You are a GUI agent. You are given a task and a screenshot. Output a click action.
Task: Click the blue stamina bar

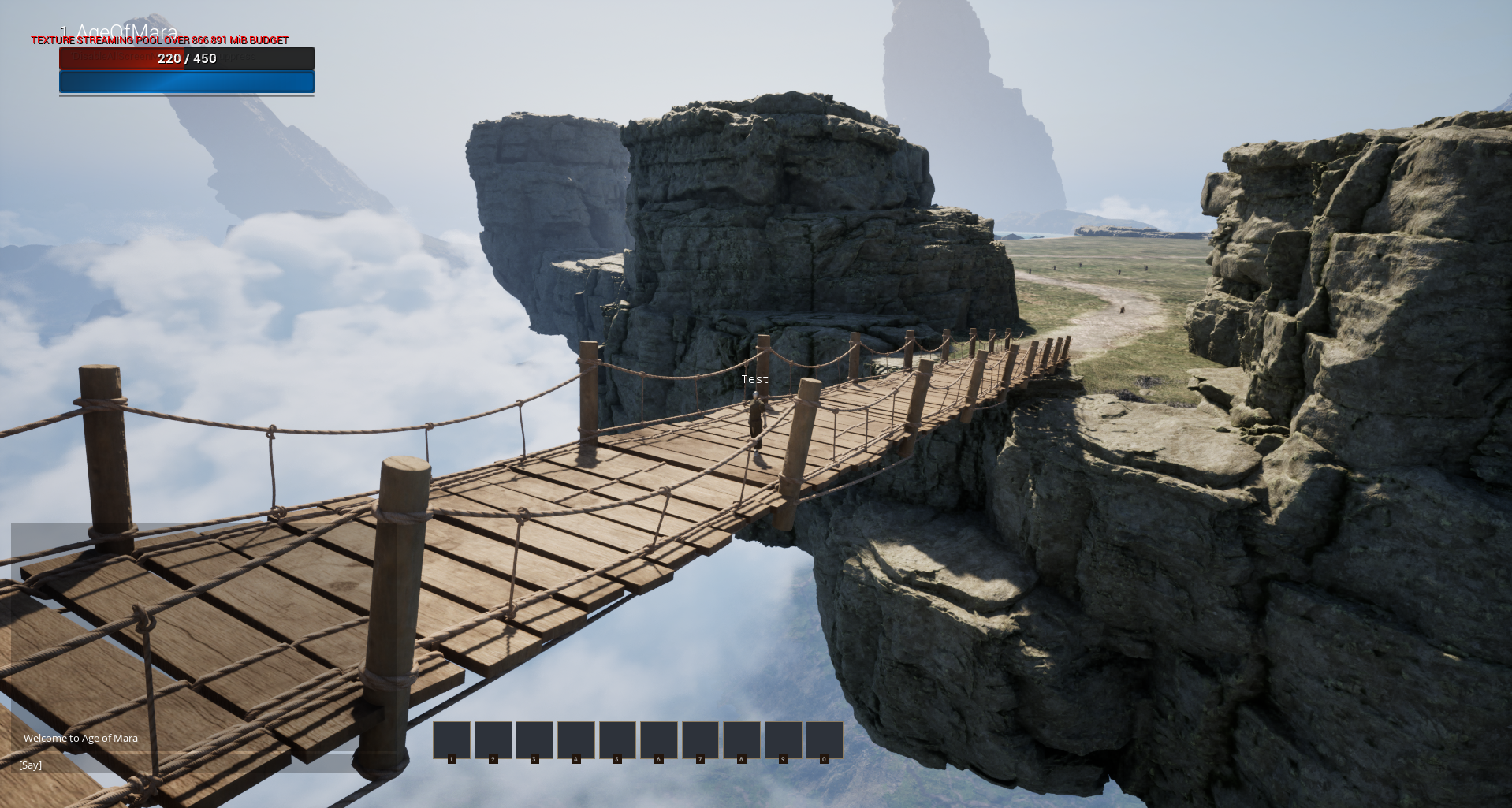pyautogui.click(x=187, y=81)
